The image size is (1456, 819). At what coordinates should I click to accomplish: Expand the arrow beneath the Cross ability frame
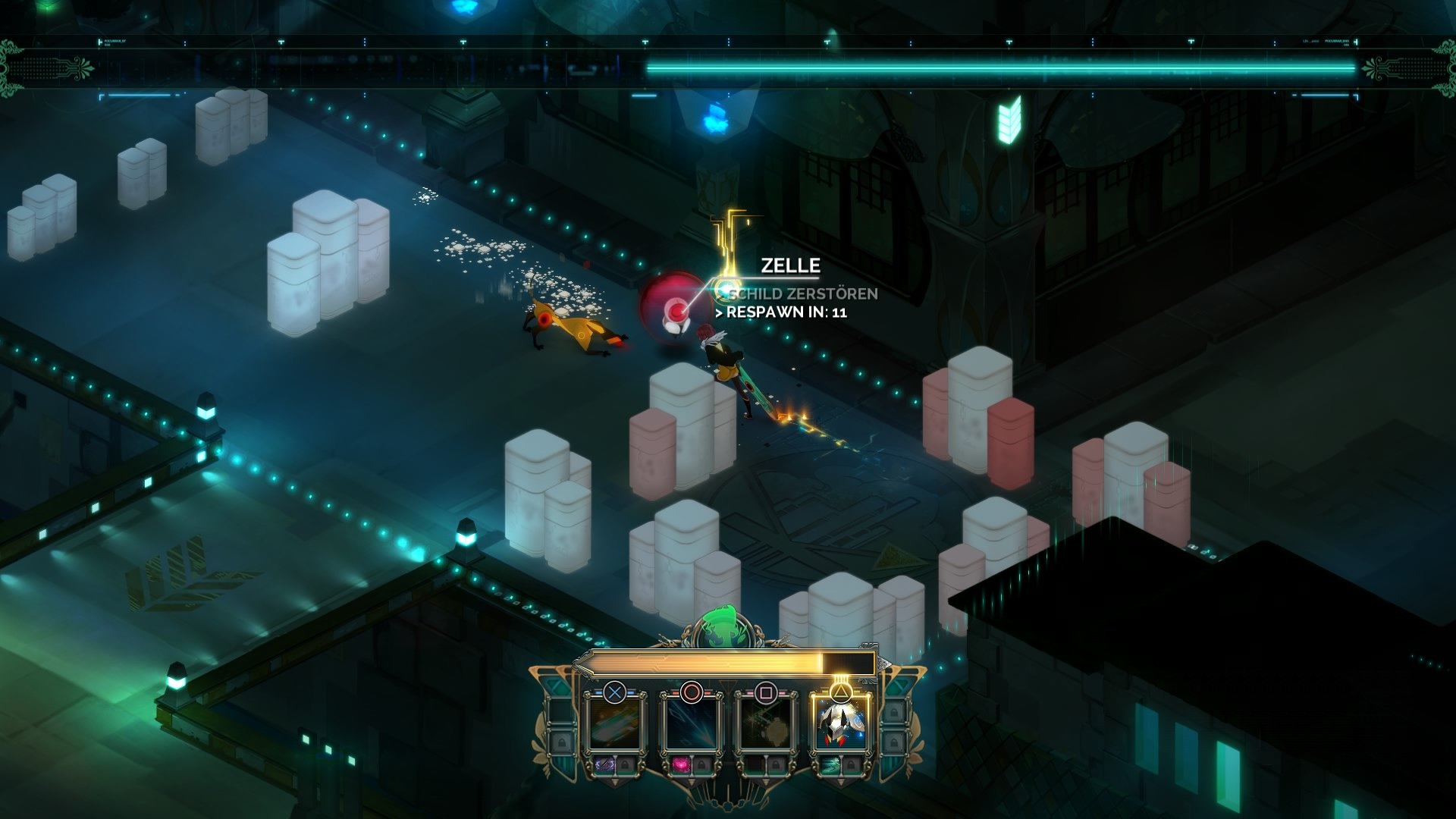pyautogui.click(x=615, y=783)
